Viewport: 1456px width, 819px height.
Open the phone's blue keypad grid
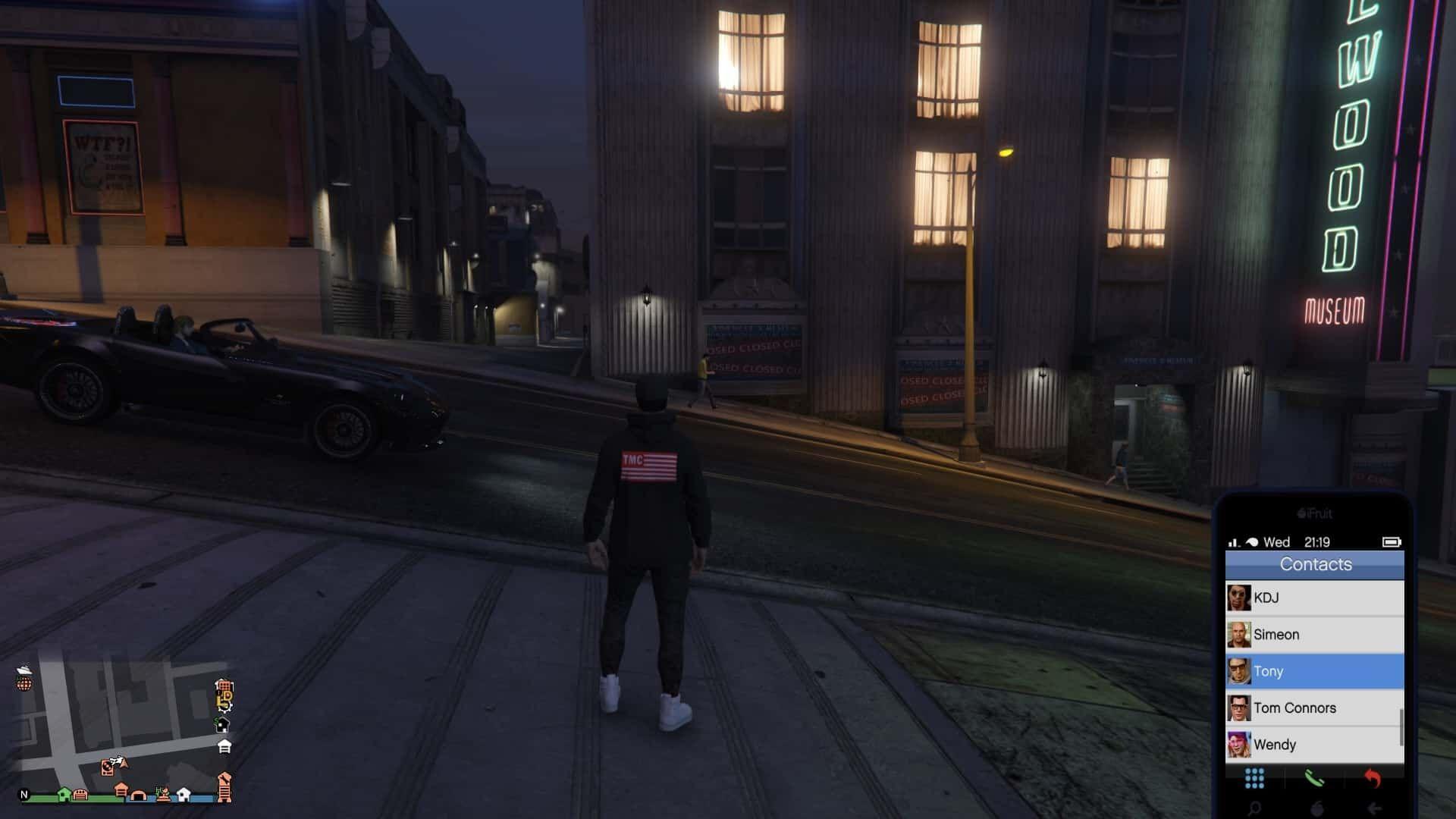click(1254, 778)
